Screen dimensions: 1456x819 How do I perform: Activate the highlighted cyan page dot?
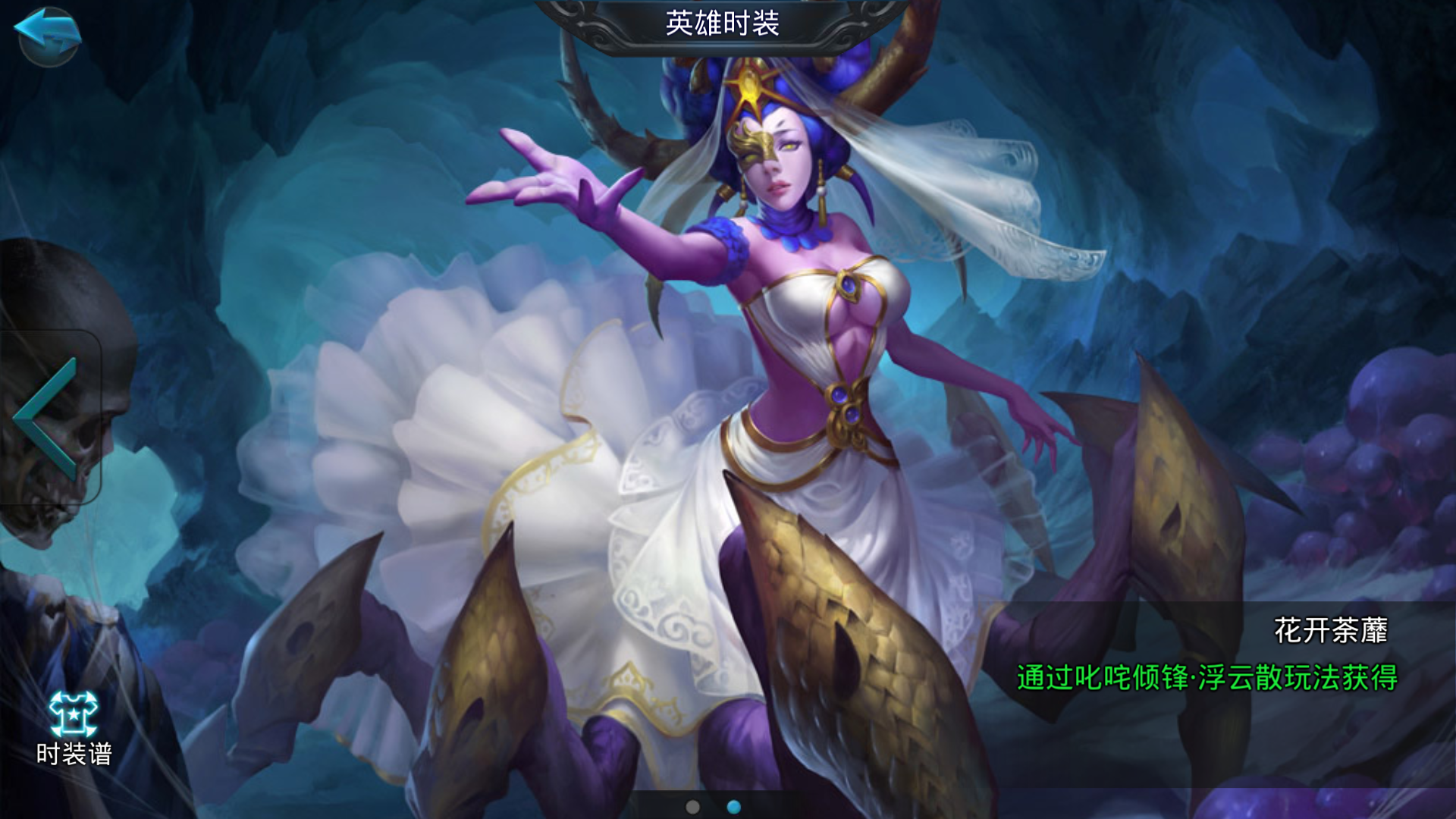point(733,805)
